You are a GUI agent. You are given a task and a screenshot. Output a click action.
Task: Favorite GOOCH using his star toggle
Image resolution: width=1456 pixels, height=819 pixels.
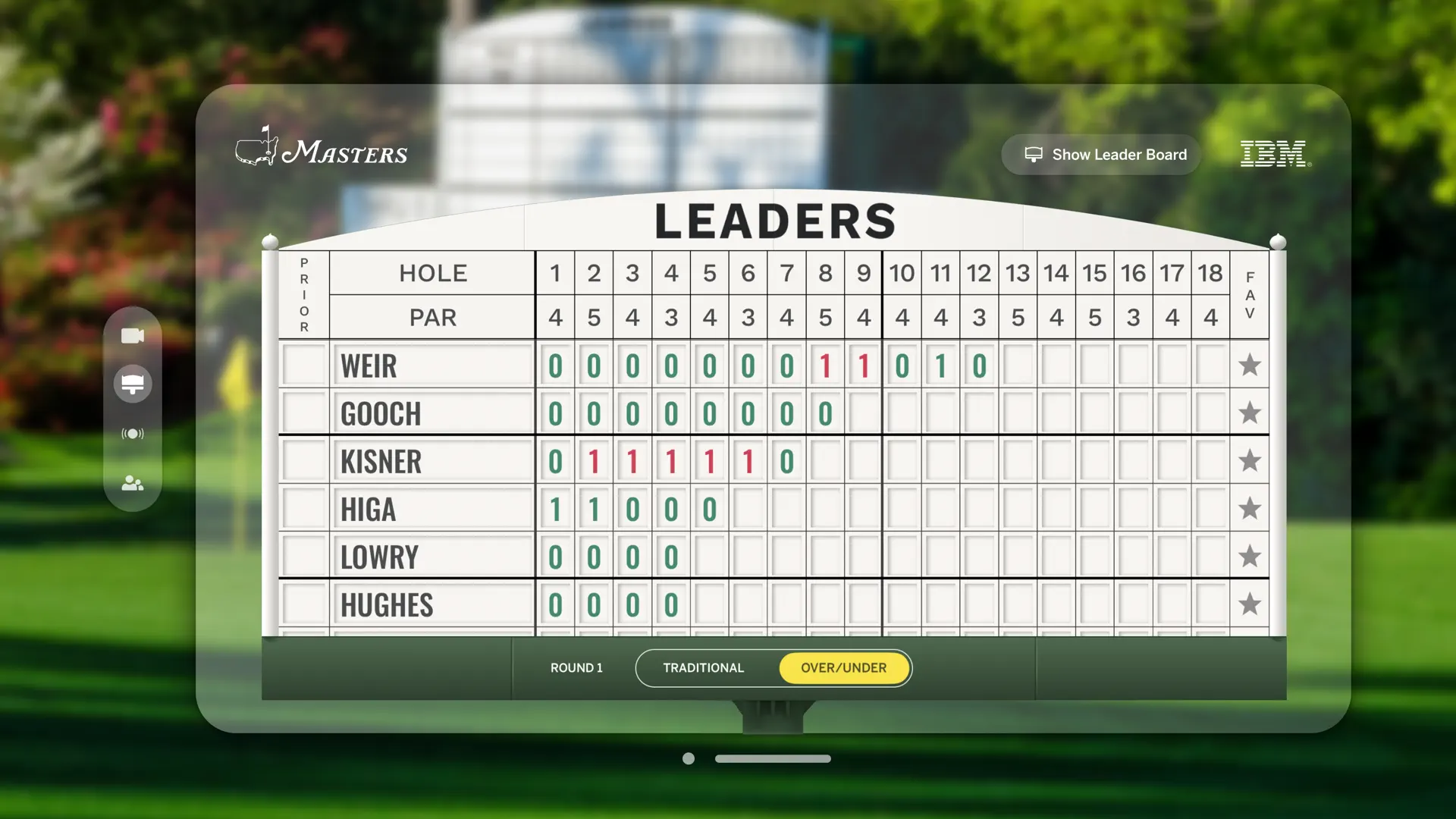(x=1250, y=413)
